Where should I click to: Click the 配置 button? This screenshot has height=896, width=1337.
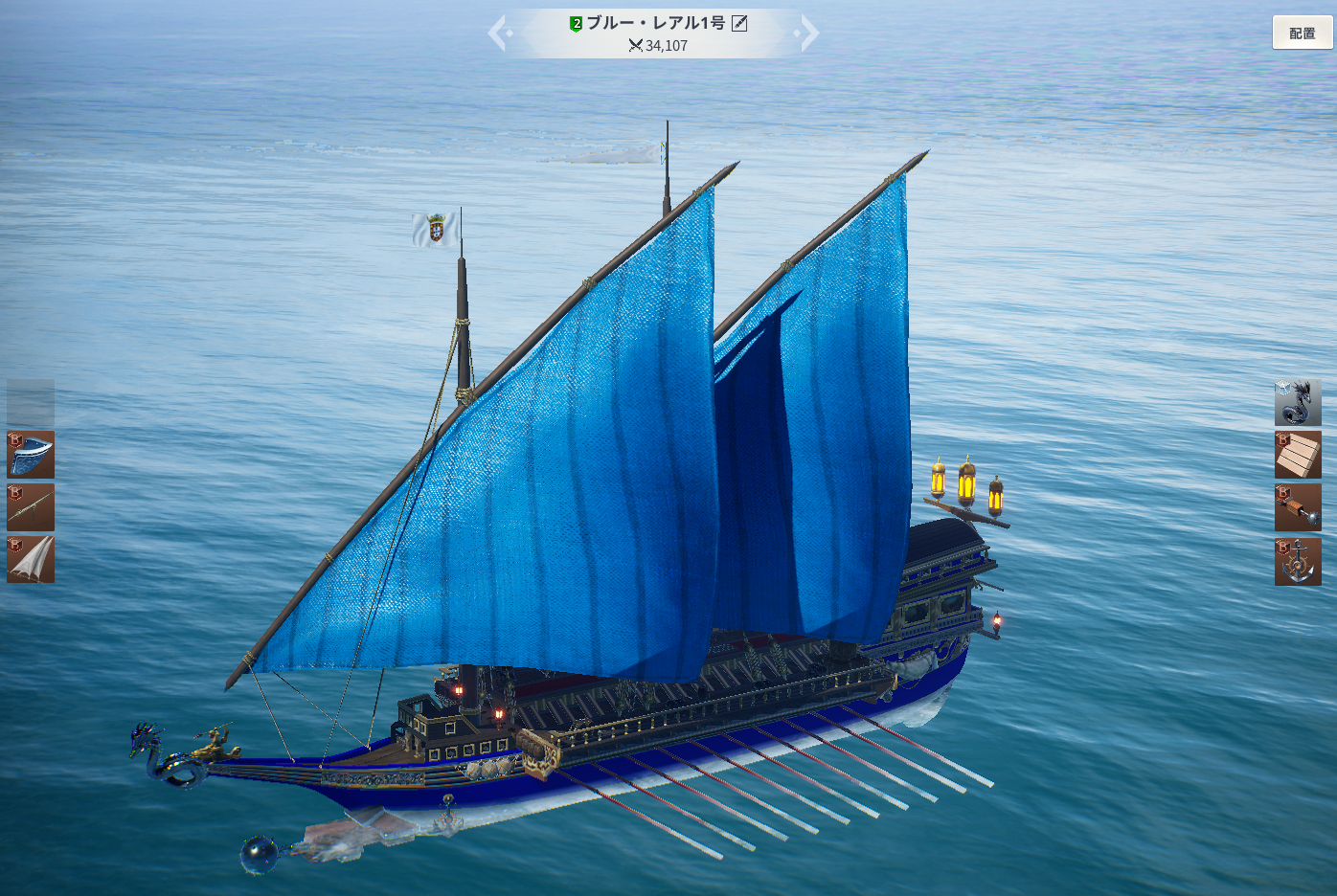(1302, 33)
